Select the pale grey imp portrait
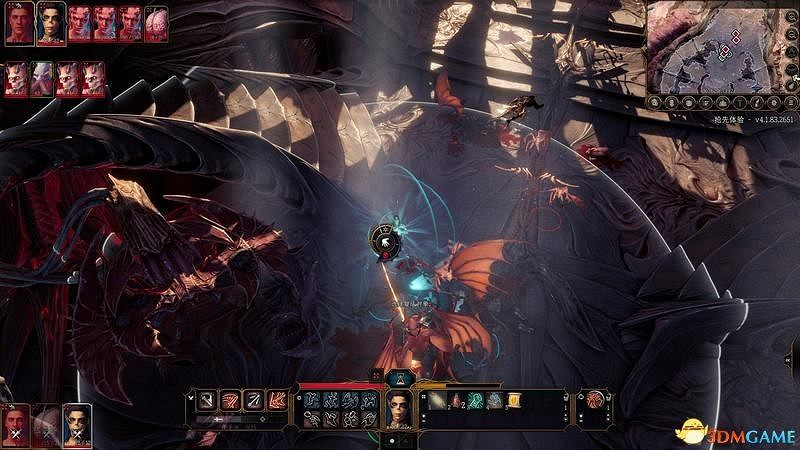 point(41,79)
